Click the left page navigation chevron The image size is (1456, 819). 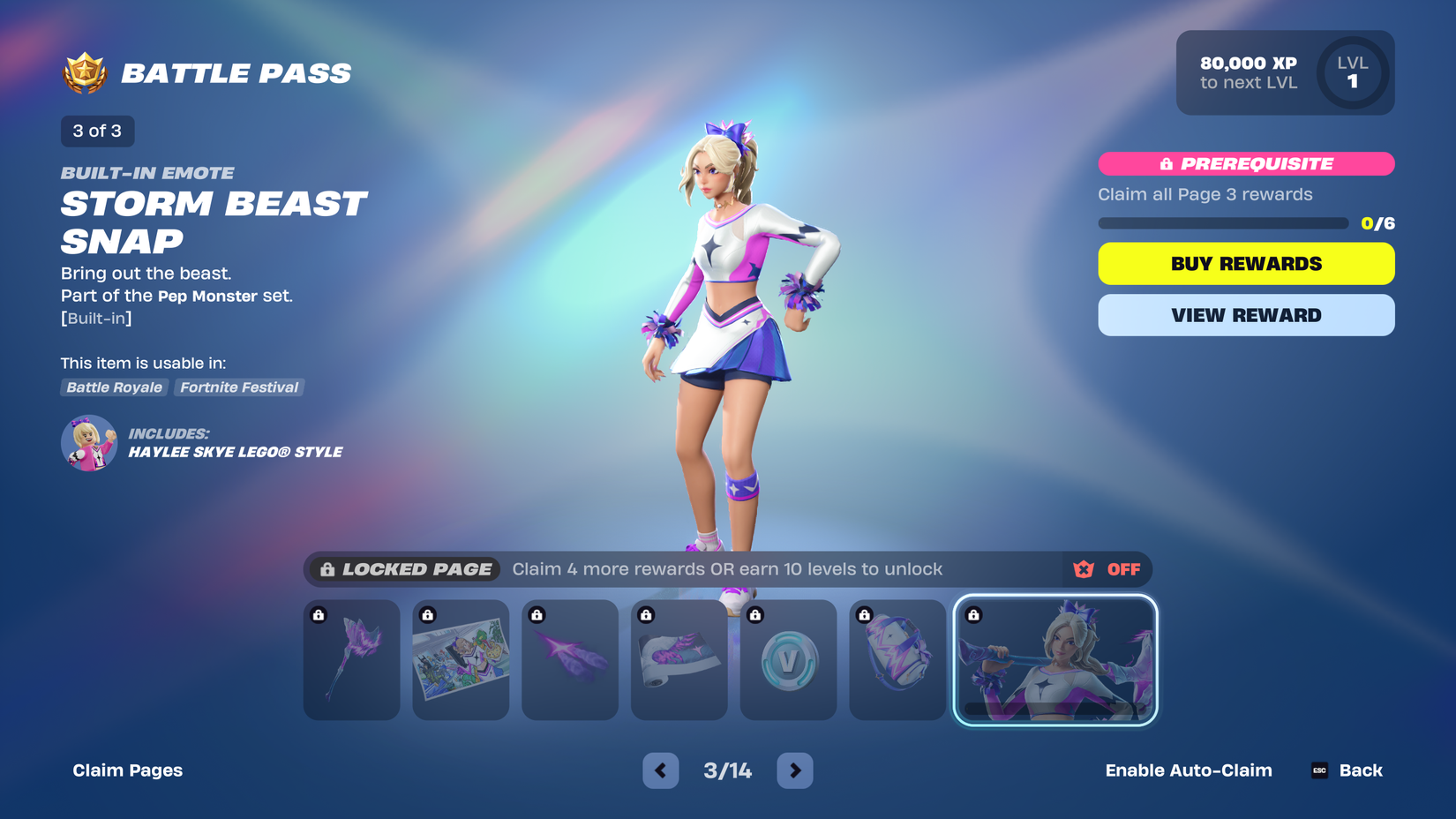(660, 770)
